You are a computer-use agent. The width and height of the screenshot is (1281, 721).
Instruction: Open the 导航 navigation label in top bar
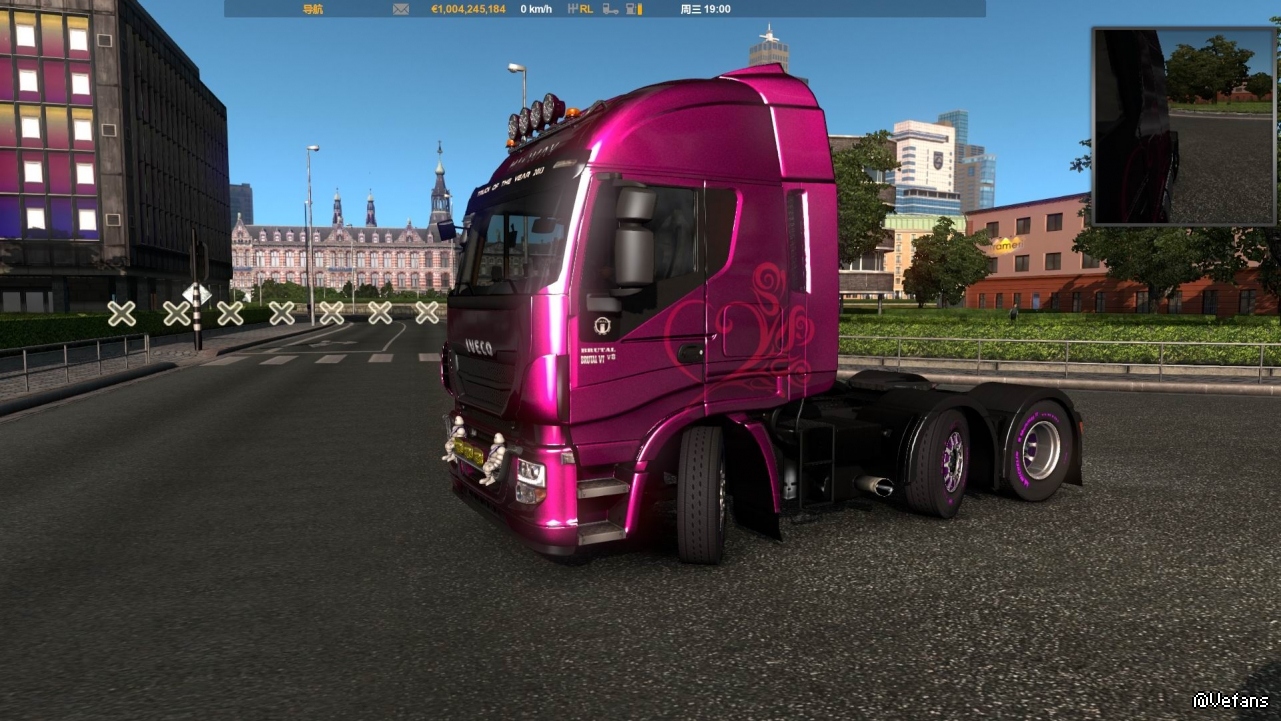pyautogui.click(x=312, y=9)
